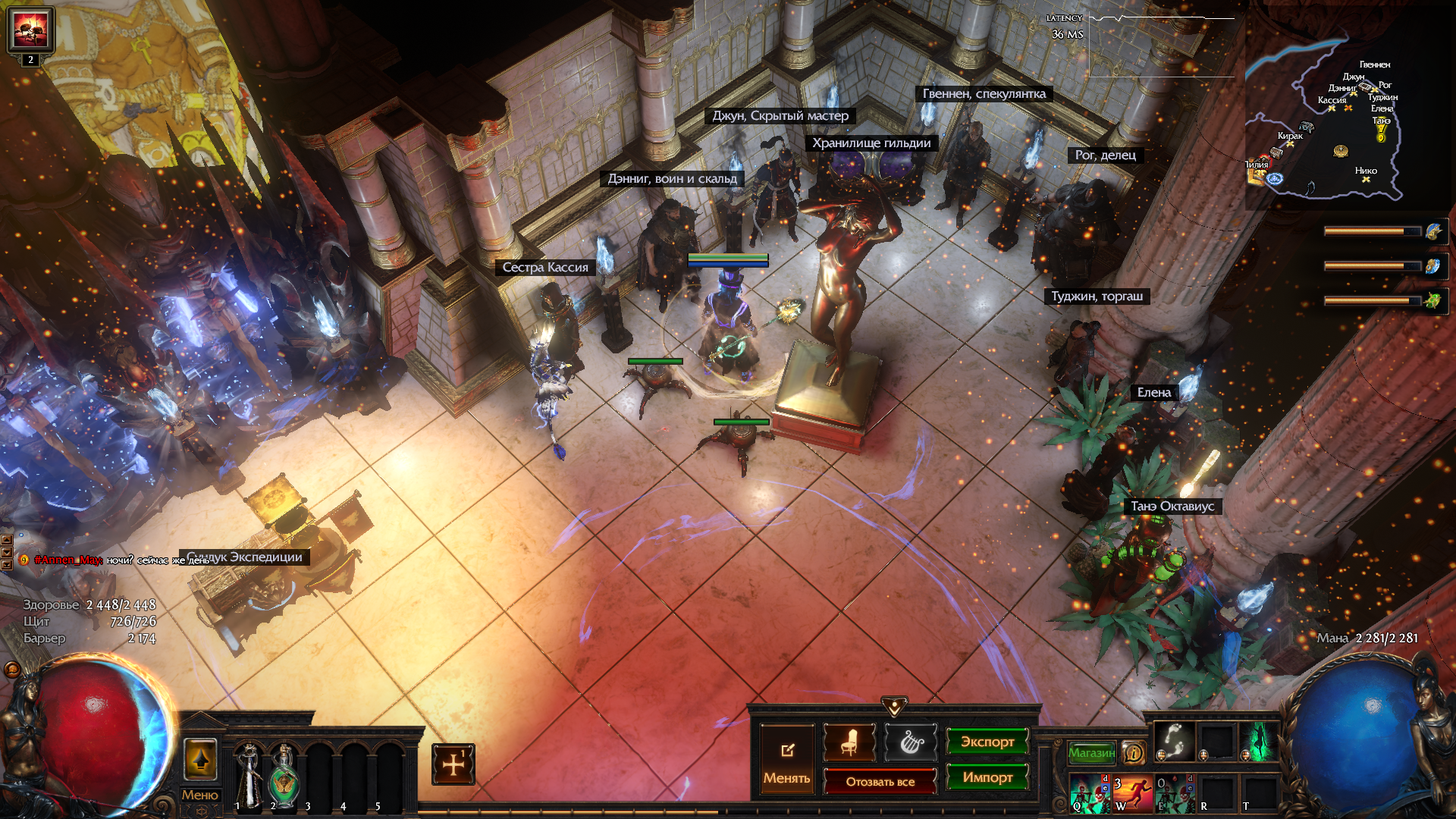Click the yellow level-up arrow button

(200, 759)
